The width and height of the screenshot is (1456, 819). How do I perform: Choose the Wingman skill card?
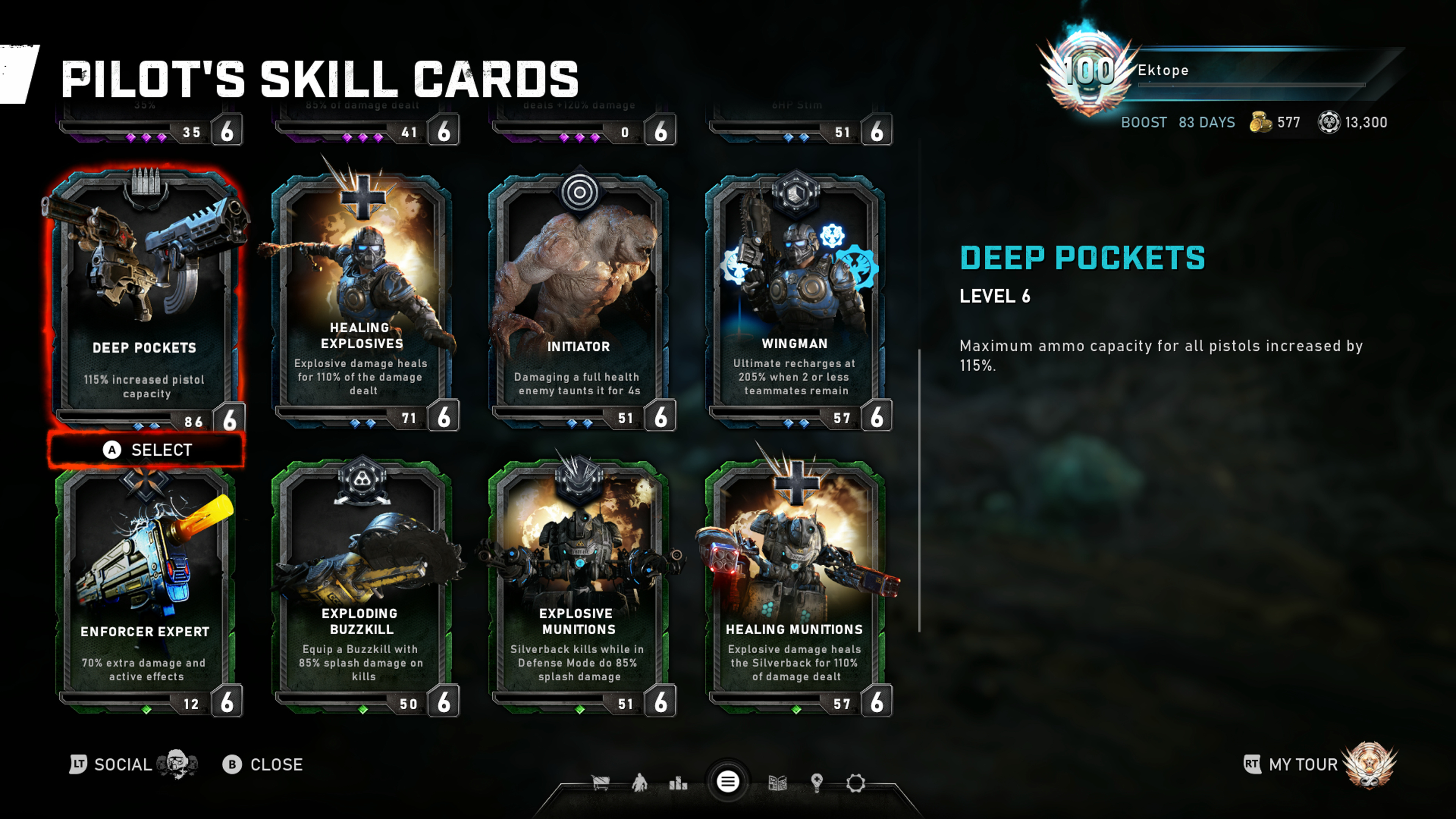coord(795,300)
